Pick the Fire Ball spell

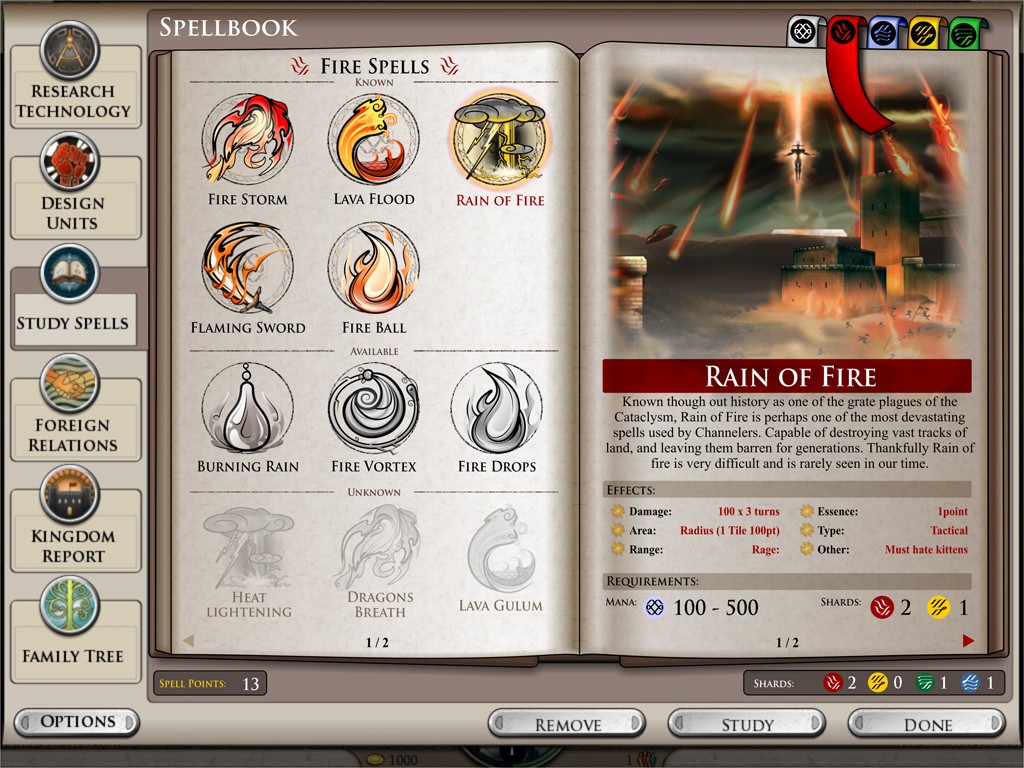point(373,268)
